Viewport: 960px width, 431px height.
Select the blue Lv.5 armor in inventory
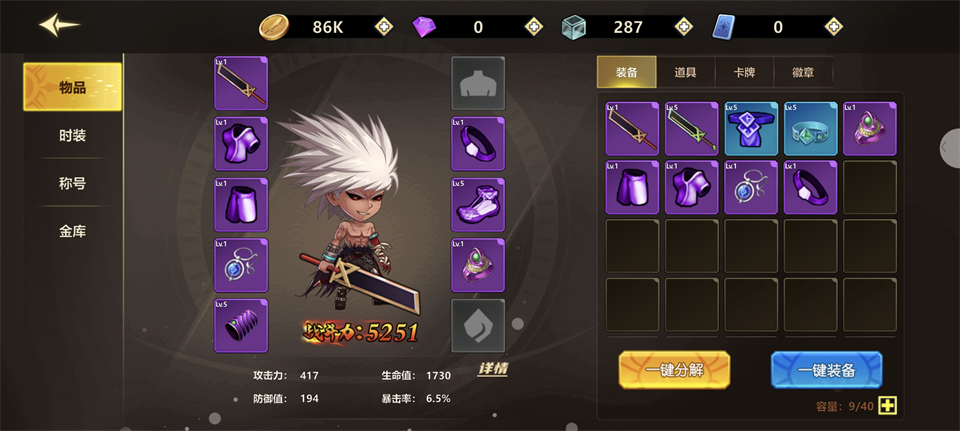tap(751, 129)
